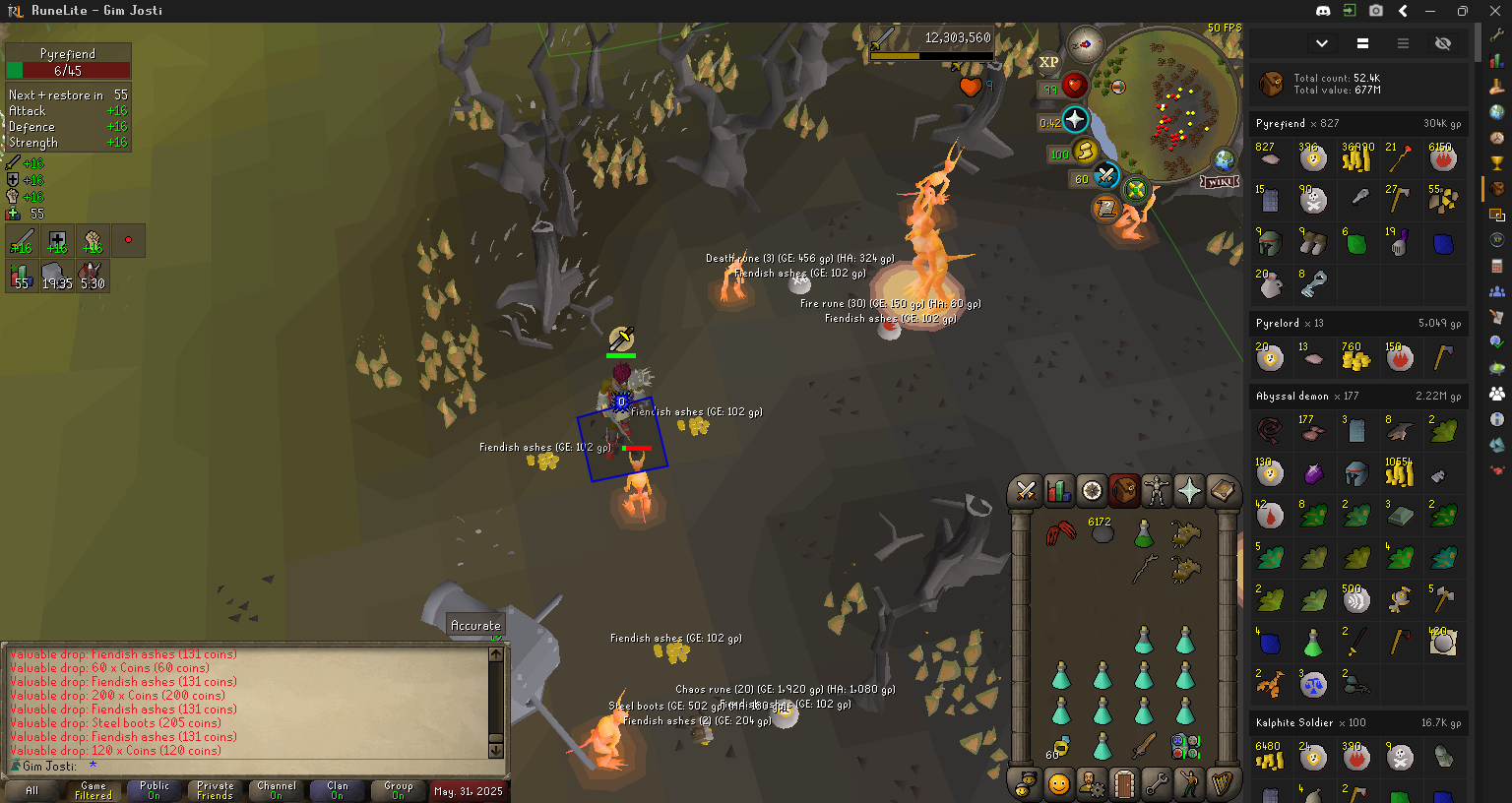The width and height of the screenshot is (1512, 803).
Task: Click the compass to face north
Action: (x=1085, y=44)
